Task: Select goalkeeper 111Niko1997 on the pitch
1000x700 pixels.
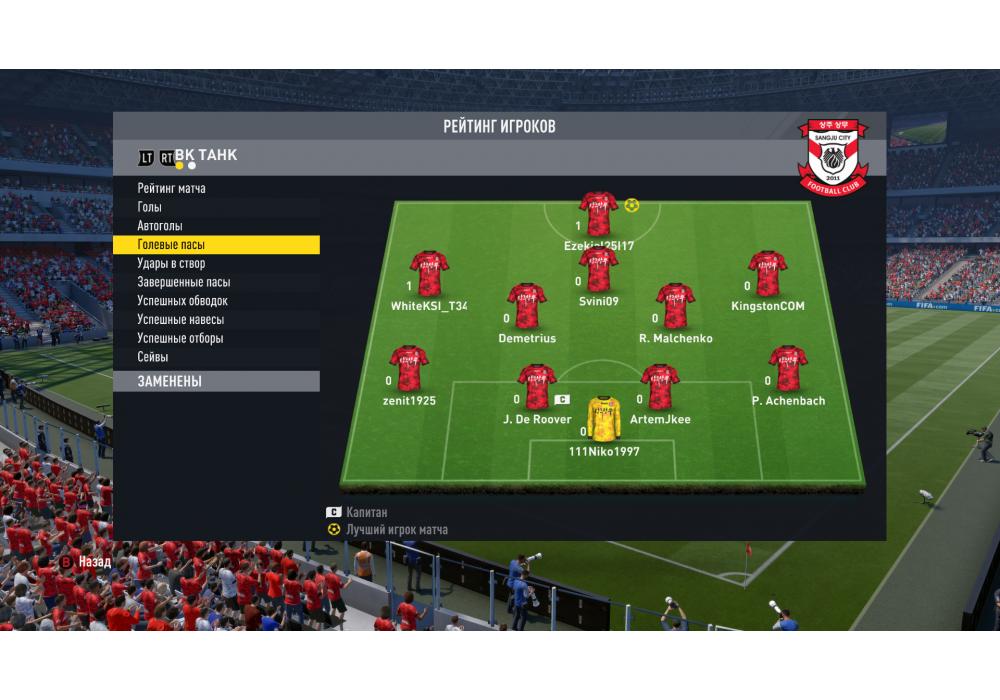Action: coord(603,420)
